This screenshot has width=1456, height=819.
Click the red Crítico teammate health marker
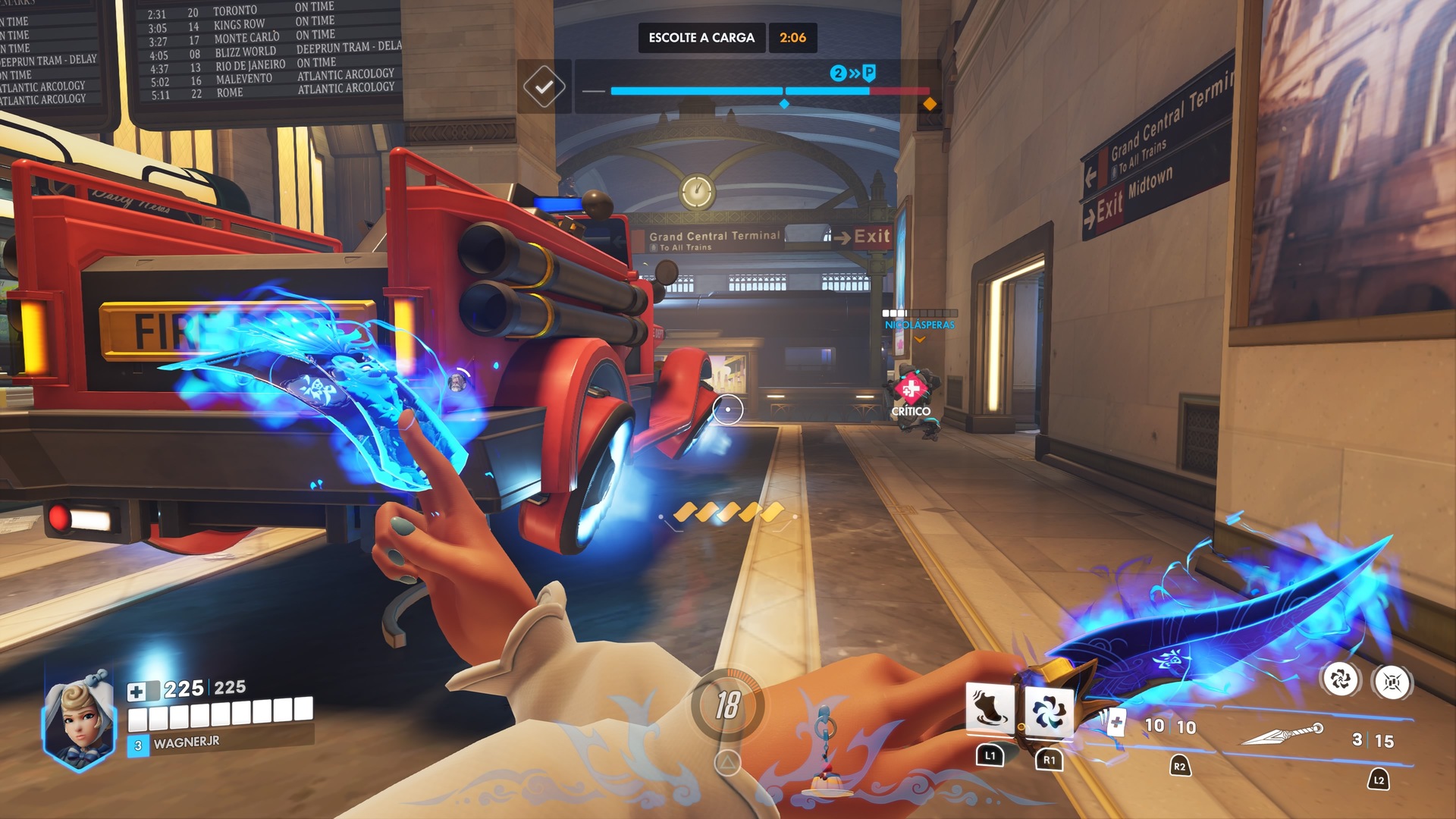(x=911, y=389)
